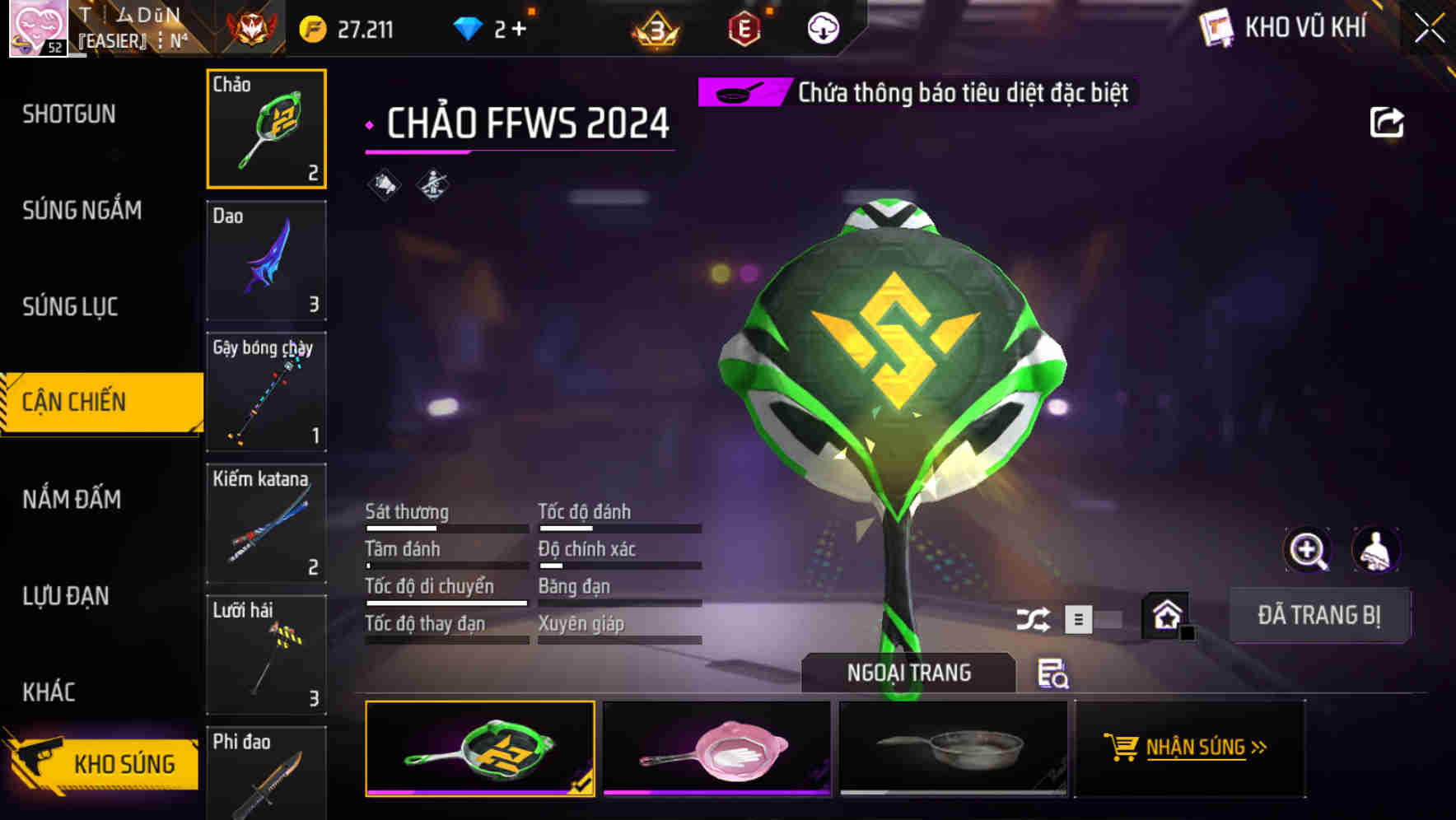Click the shuffle skin icon
Viewport: 1456px width, 820px height.
[x=1034, y=617]
